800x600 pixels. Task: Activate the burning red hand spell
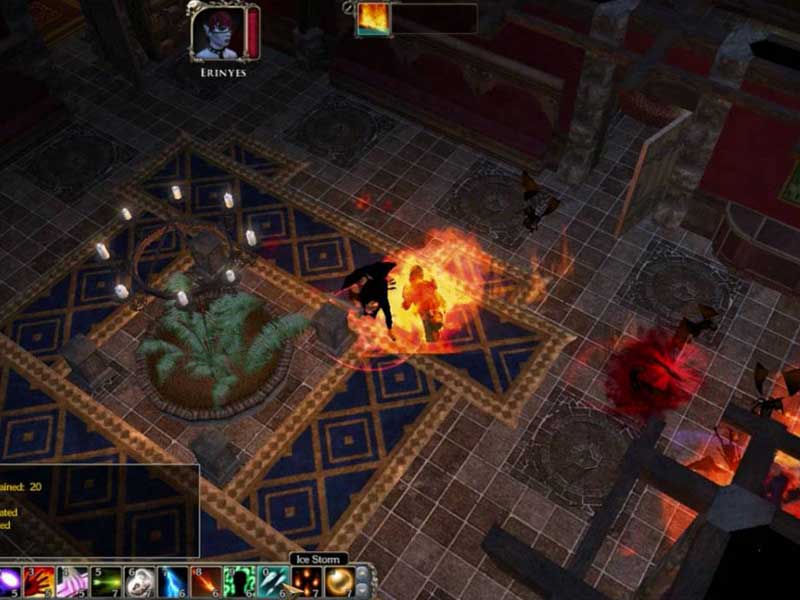click(x=41, y=581)
